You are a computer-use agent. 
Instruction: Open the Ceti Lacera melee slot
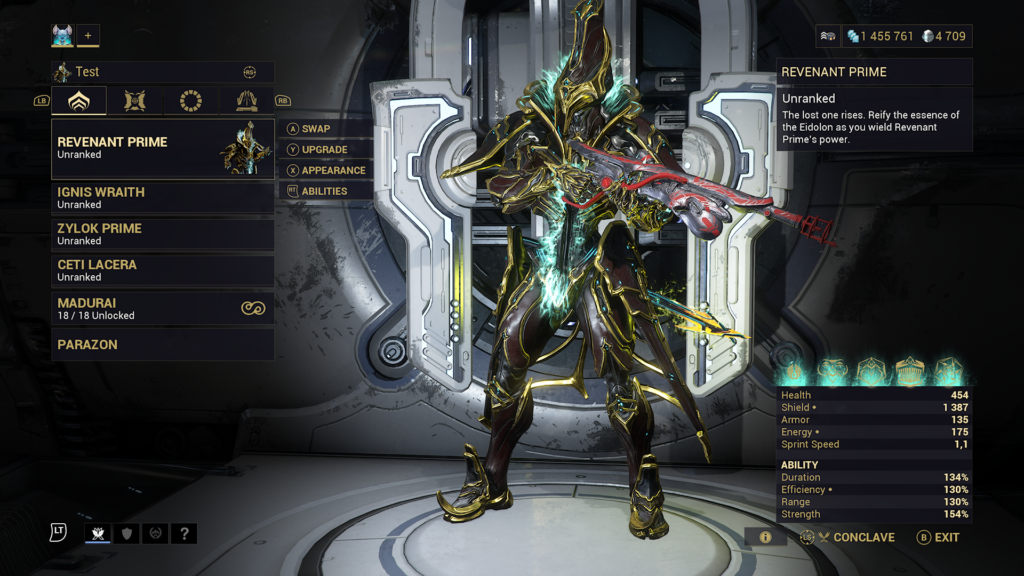(x=163, y=270)
